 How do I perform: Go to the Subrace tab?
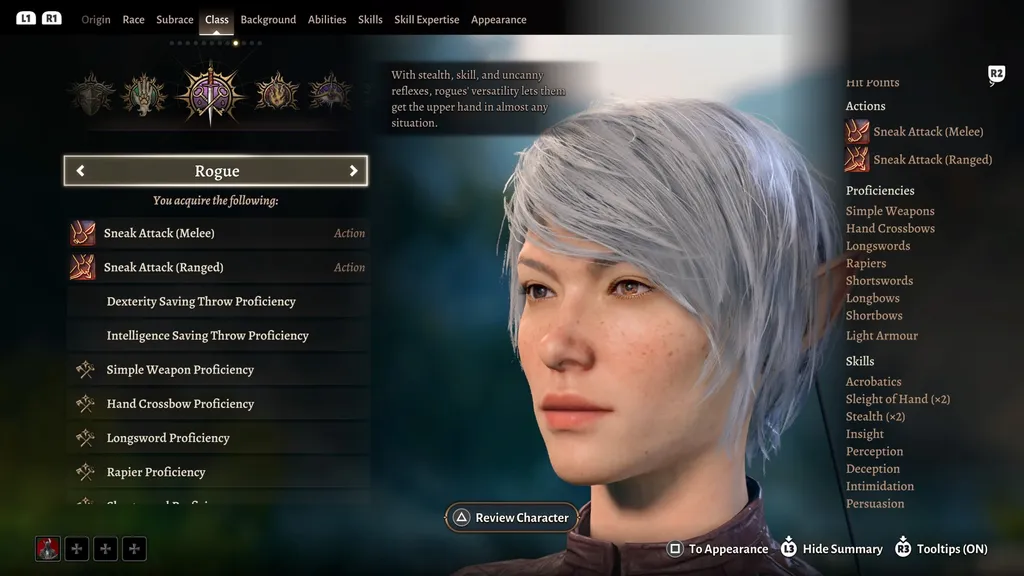pyautogui.click(x=175, y=20)
